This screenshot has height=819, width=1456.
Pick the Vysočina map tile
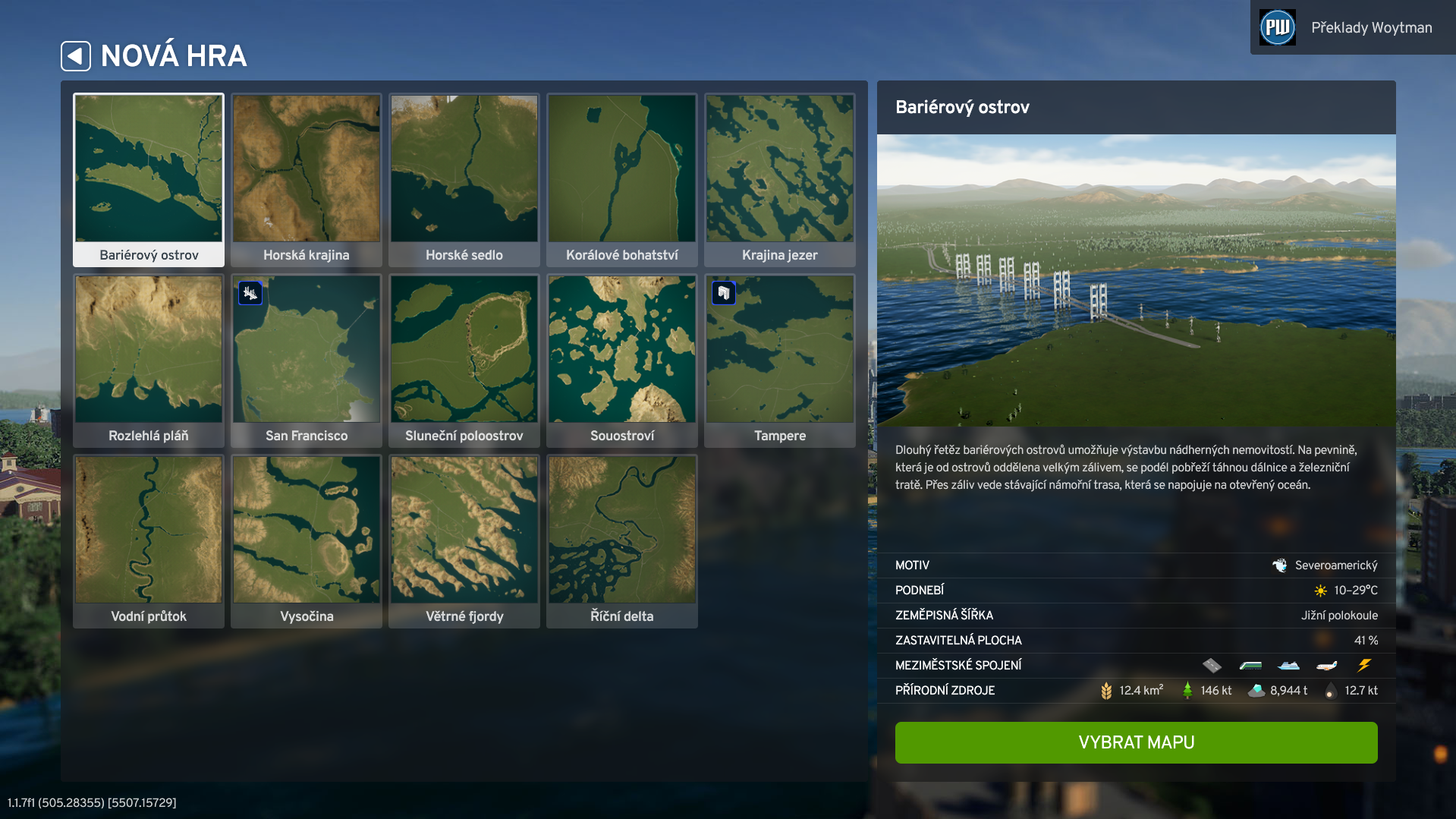(x=307, y=540)
